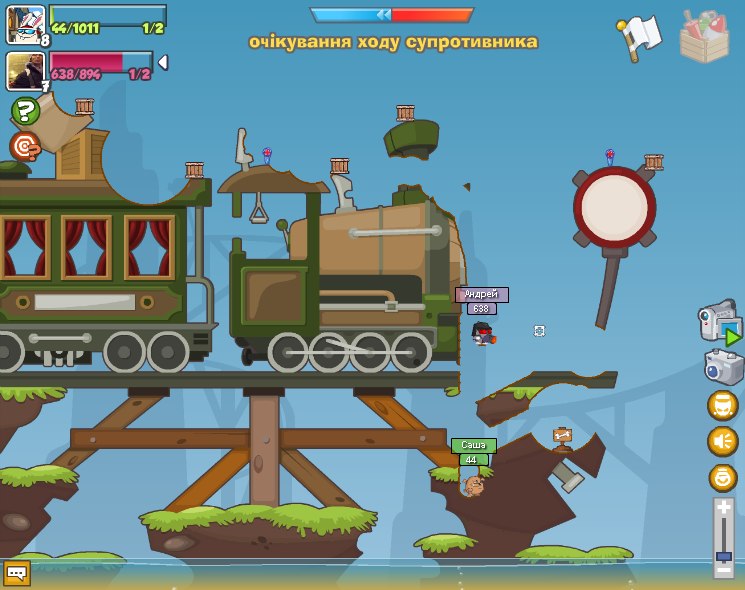The width and height of the screenshot is (745, 590).
Task: Toggle sound with the speaker button
Action: pos(722,441)
